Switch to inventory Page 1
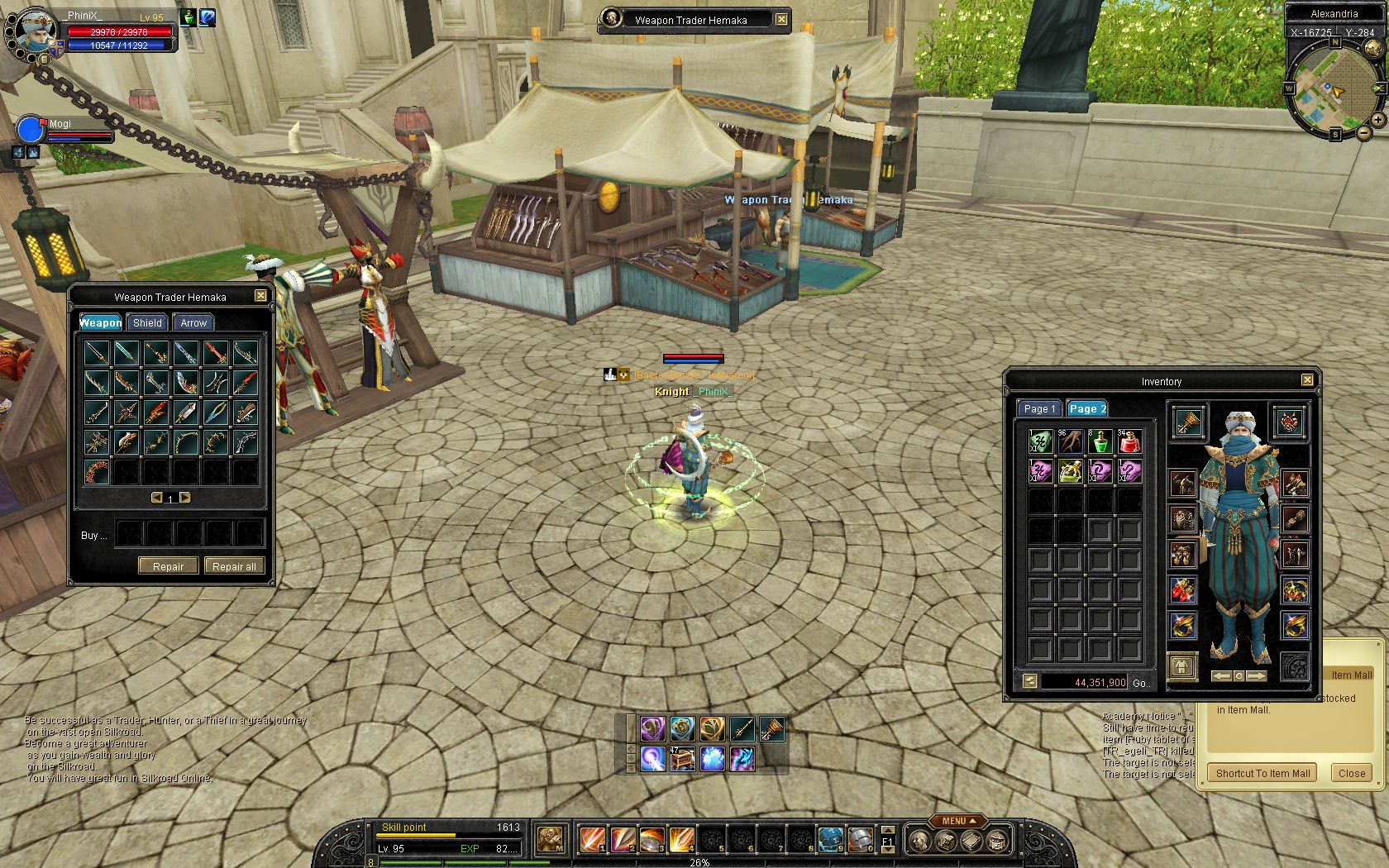 click(1039, 408)
